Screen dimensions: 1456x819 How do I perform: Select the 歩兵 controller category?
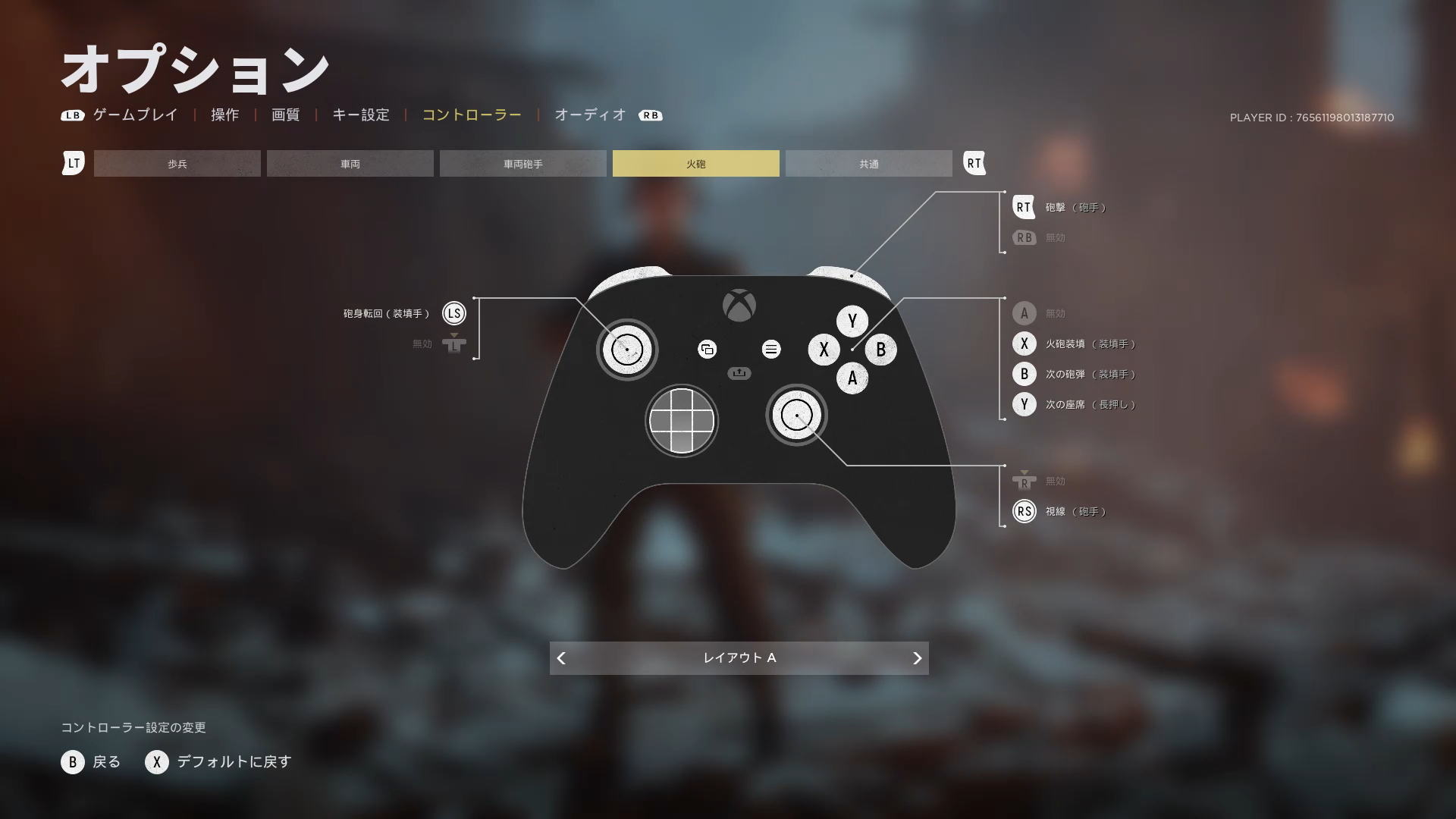pyautogui.click(x=177, y=164)
